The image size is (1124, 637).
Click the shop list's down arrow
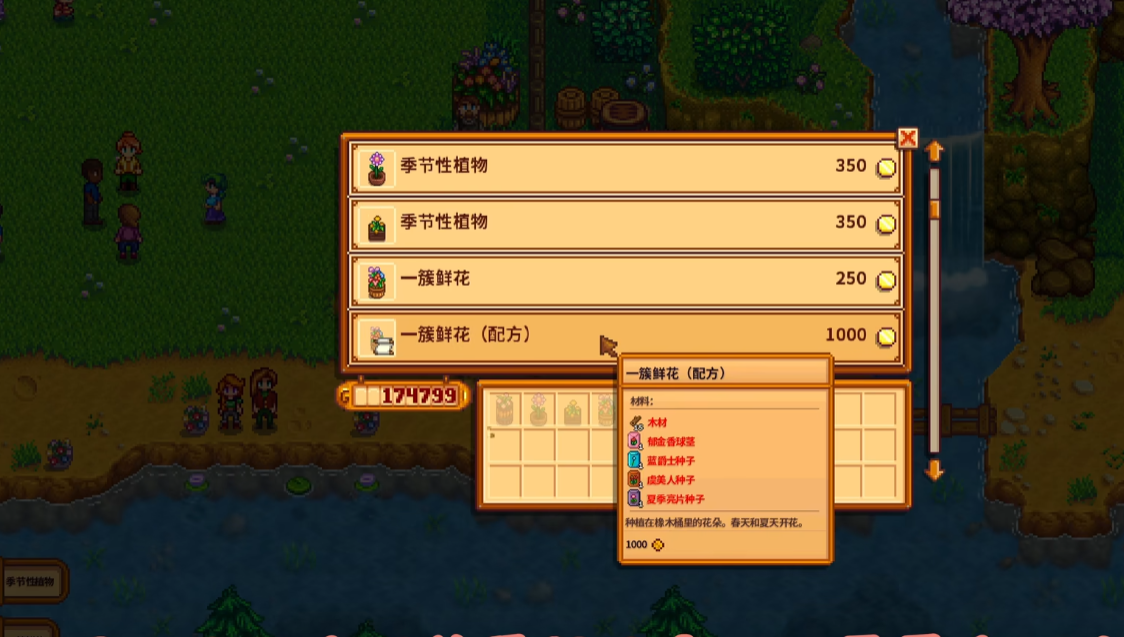point(935,469)
